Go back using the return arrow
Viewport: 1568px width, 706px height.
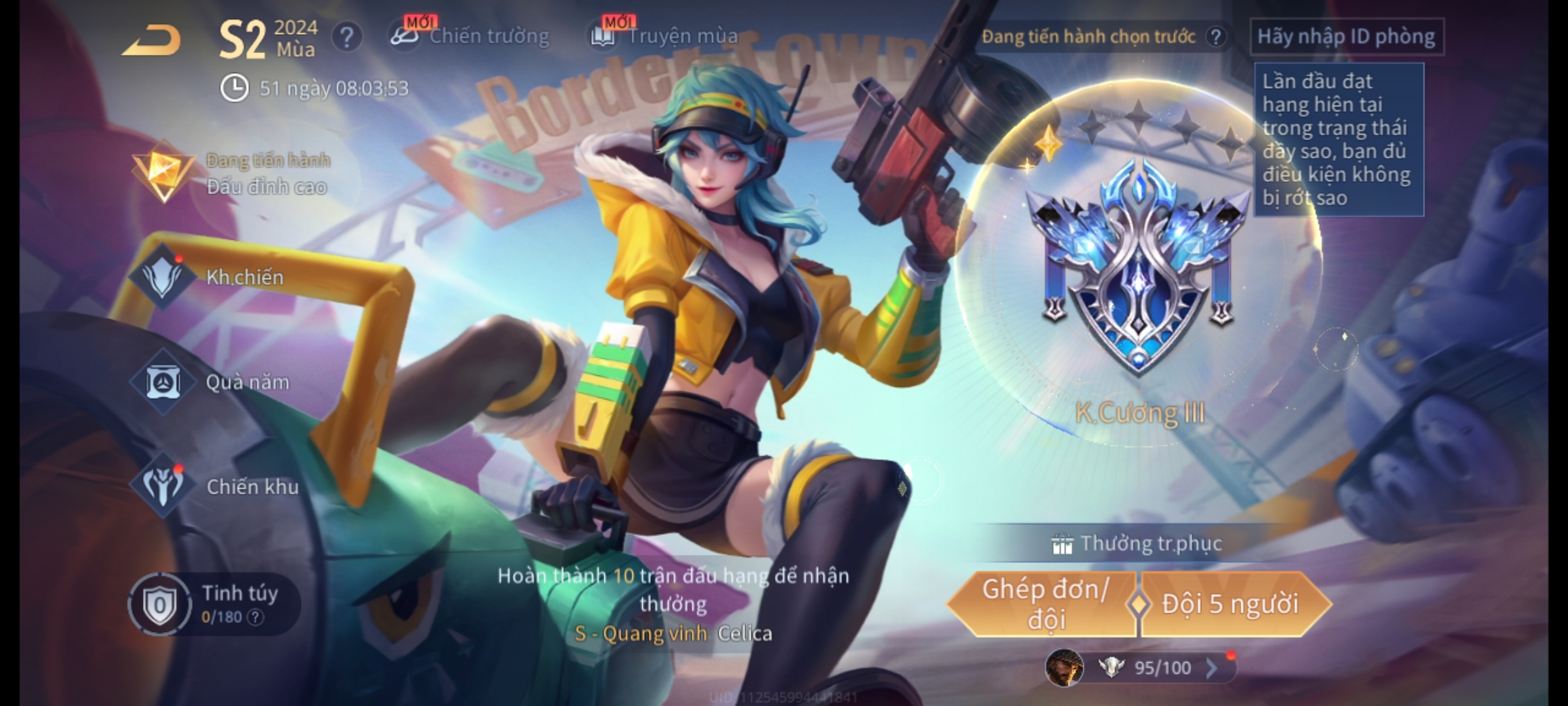[x=152, y=41]
